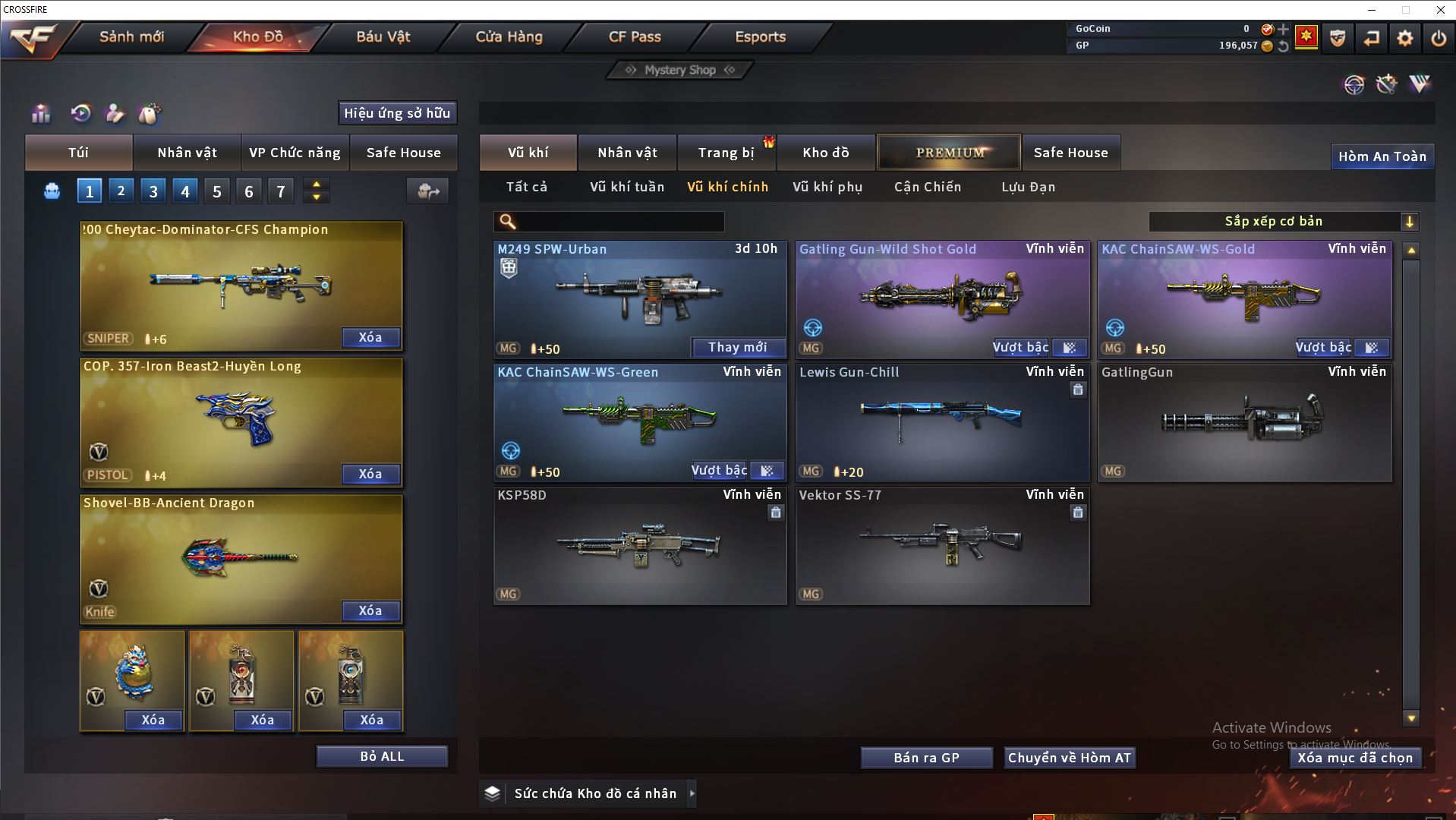Viewport: 1456px width, 820px height.
Task: Click the Hòm An Toàn button
Action: (1382, 156)
